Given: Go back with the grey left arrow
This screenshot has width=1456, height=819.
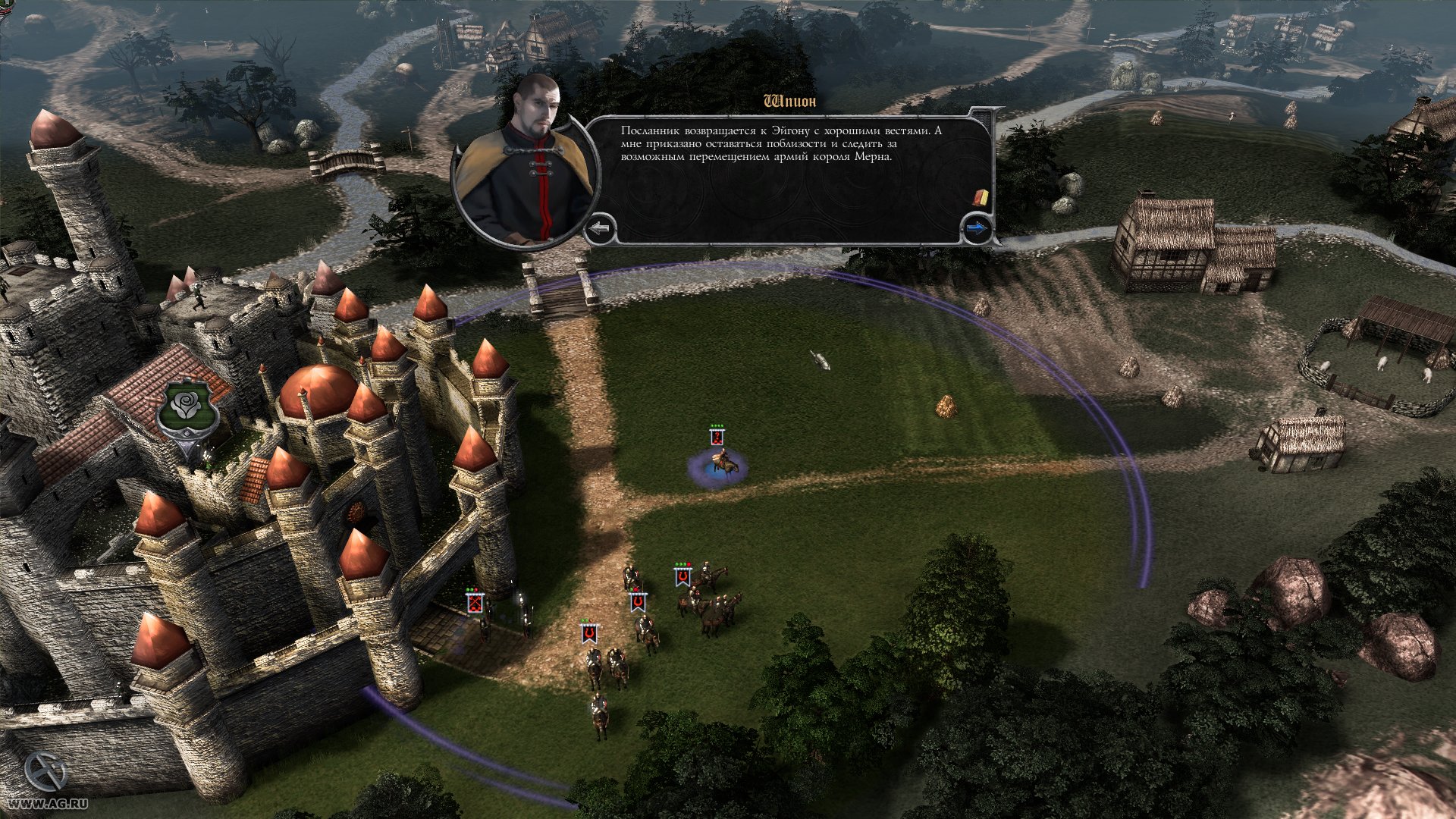Looking at the screenshot, I should [x=601, y=227].
